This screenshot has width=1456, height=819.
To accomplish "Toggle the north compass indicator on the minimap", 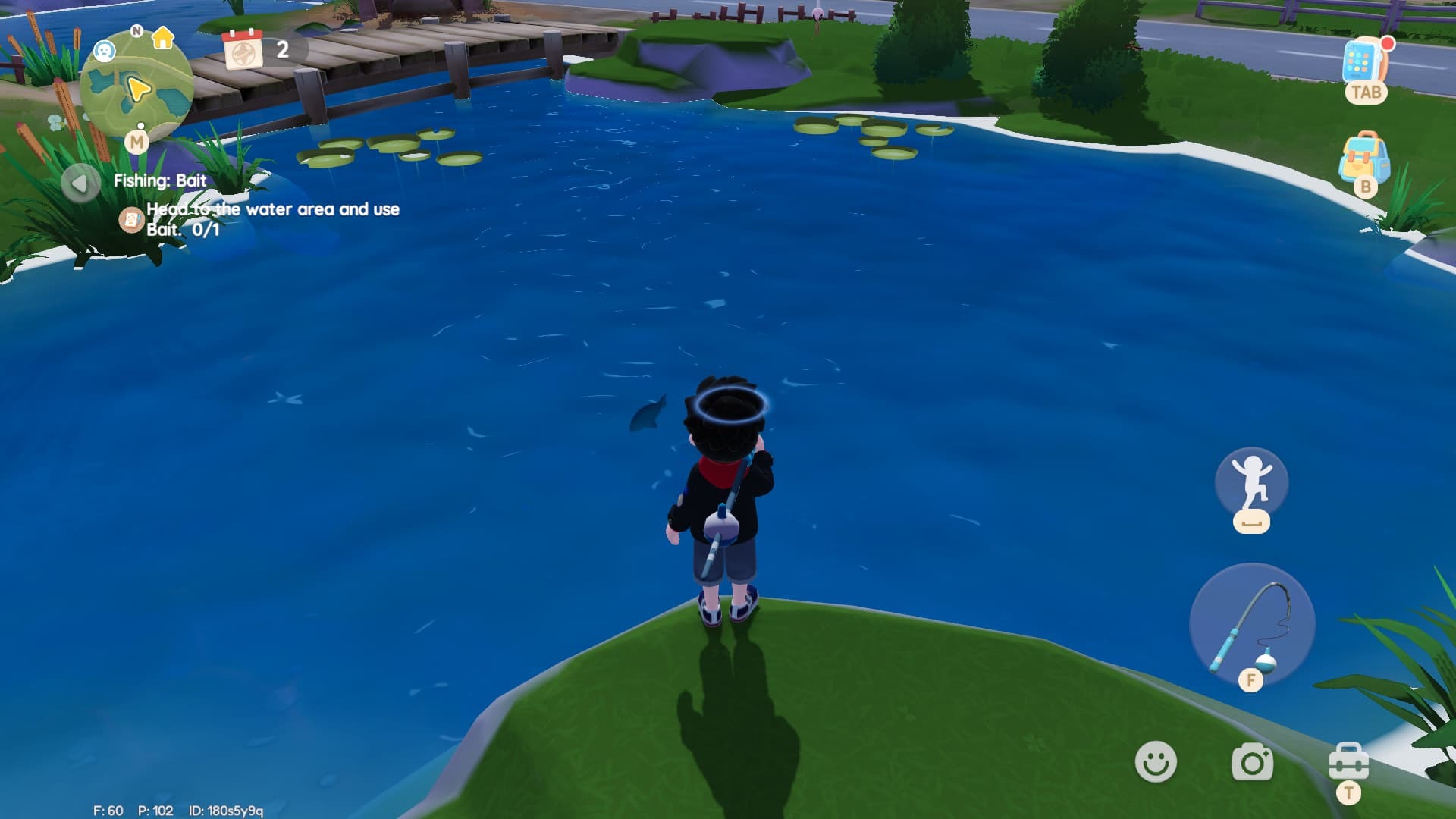I will click(x=136, y=32).
